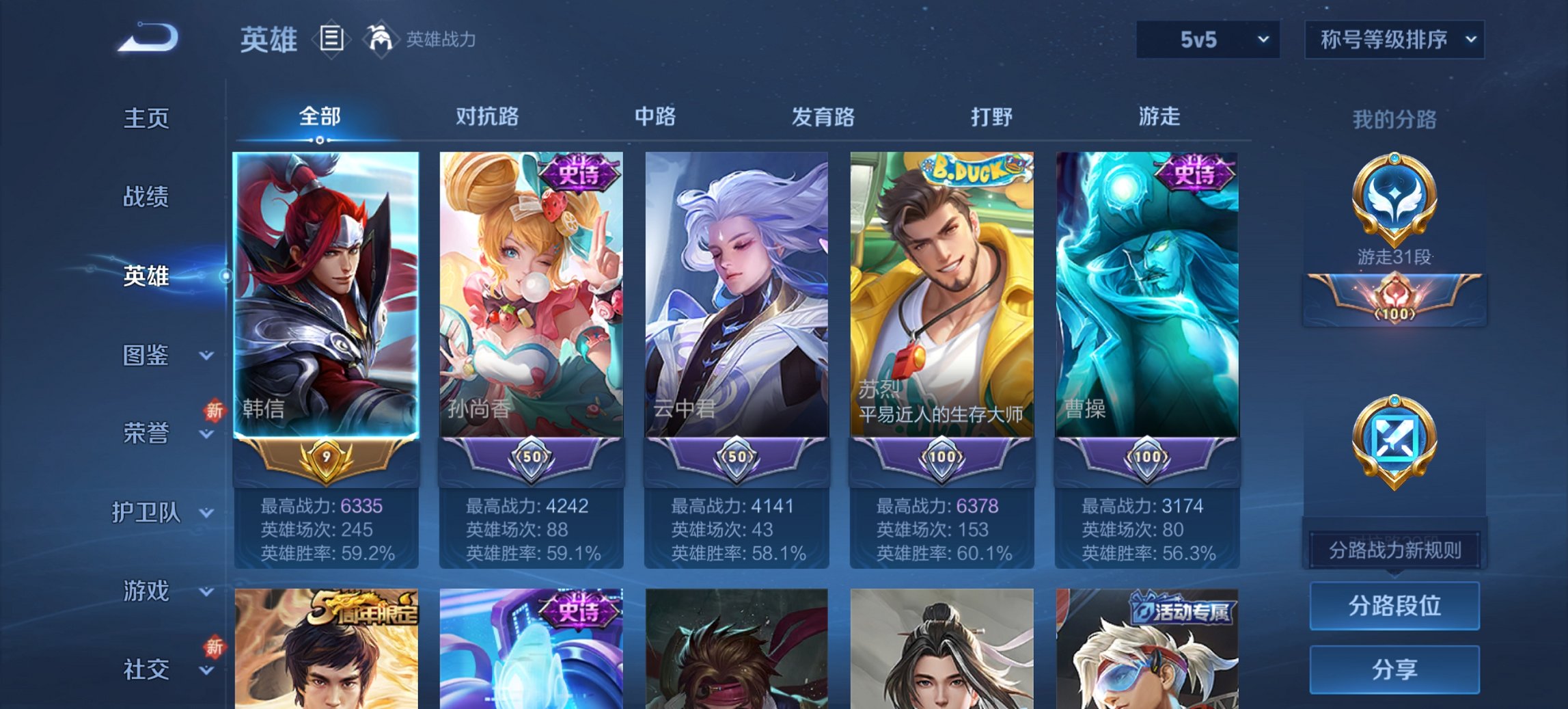
Task: Open the 称号等级排序 sorting dropdown
Action: coord(1396,40)
